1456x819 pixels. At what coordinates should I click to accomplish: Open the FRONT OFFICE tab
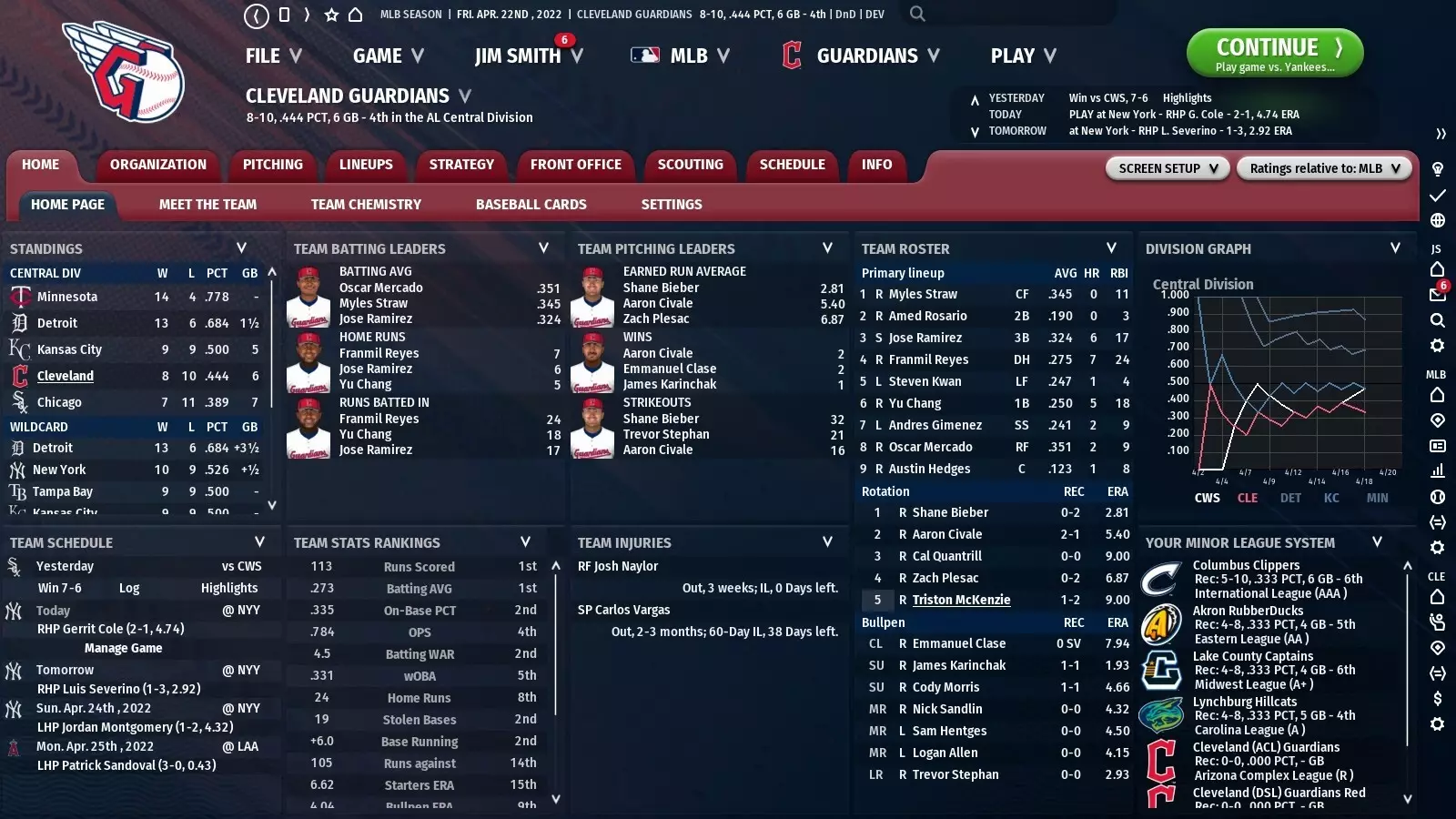tap(575, 165)
